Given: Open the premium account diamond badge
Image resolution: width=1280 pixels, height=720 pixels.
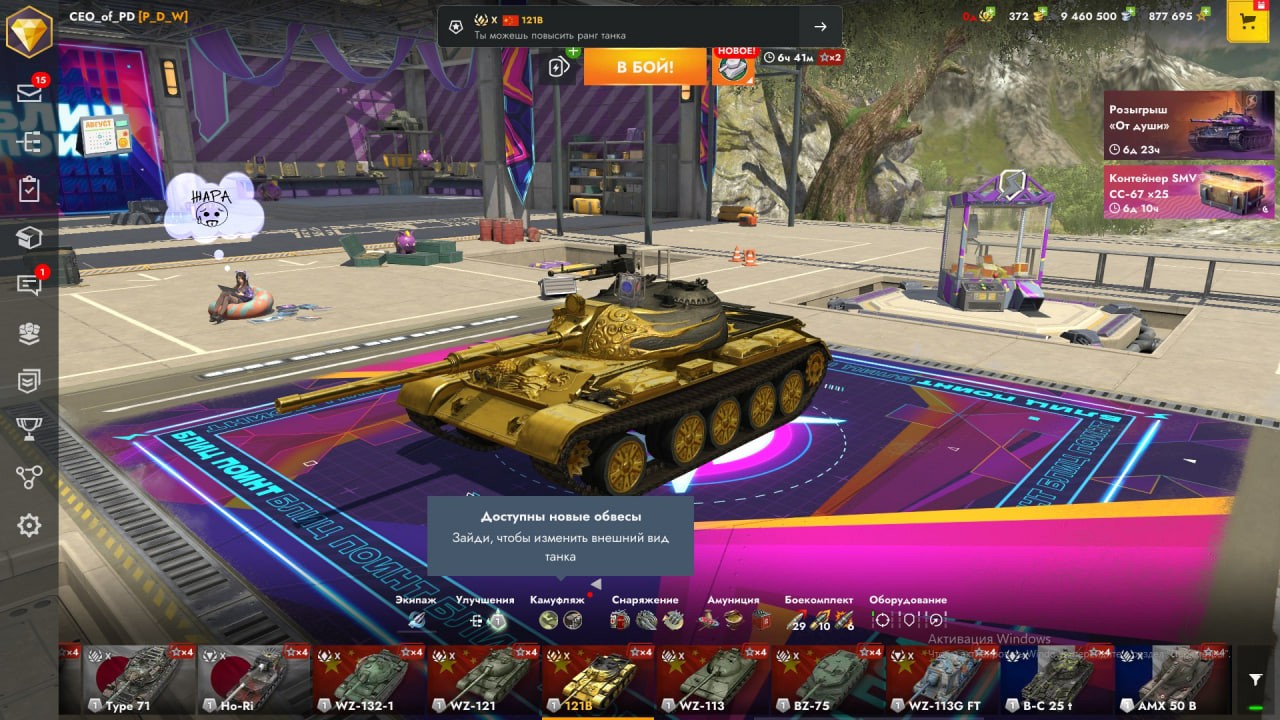Looking at the screenshot, I should [29, 31].
